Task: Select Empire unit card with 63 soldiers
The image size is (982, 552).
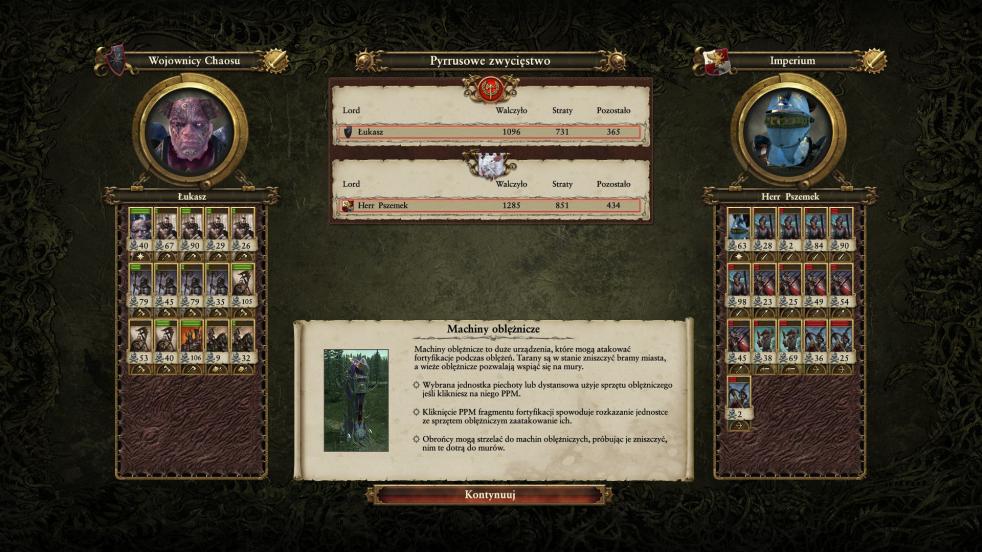Action: pos(739,230)
